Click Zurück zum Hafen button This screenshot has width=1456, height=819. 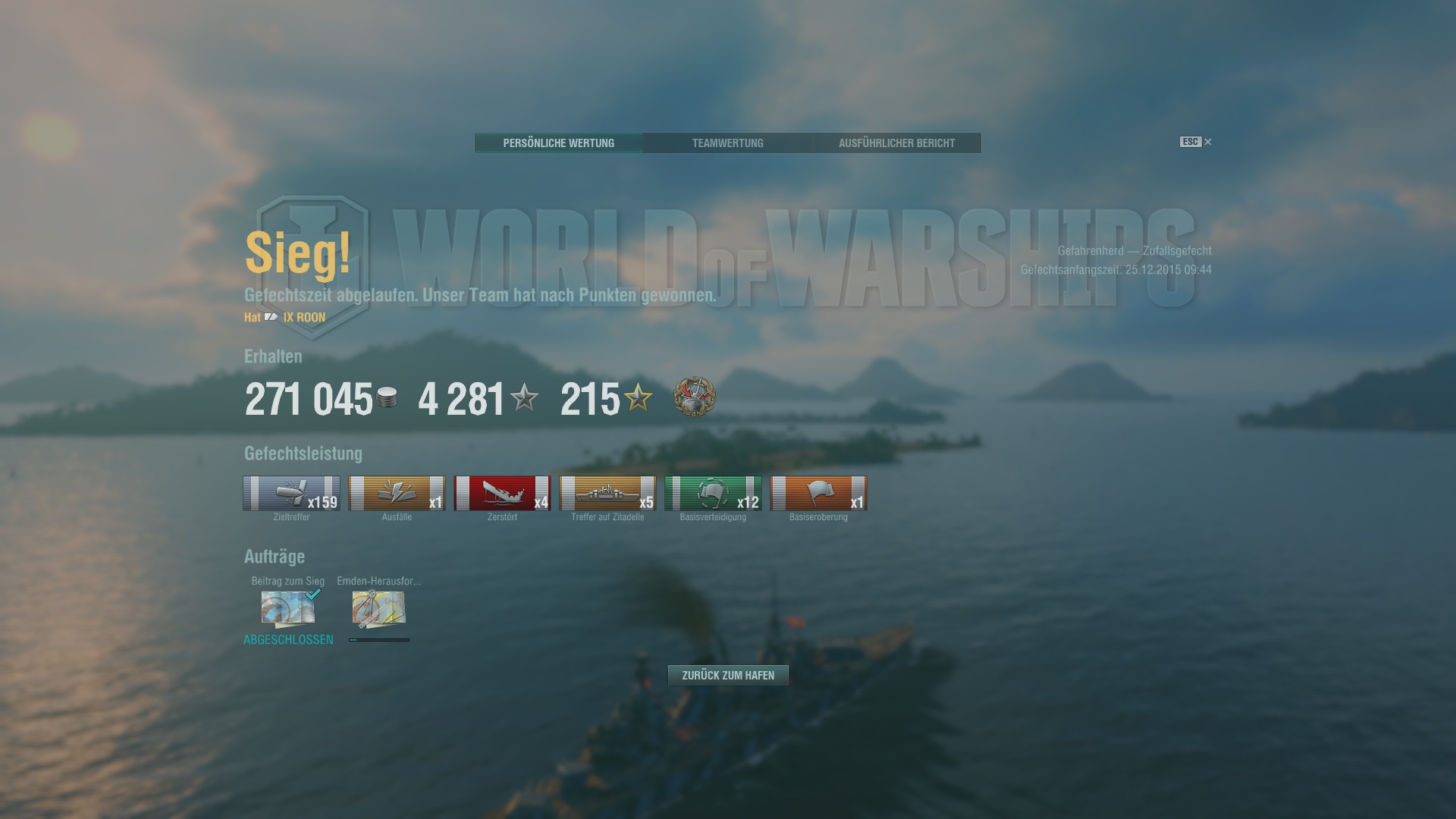tap(728, 675)
